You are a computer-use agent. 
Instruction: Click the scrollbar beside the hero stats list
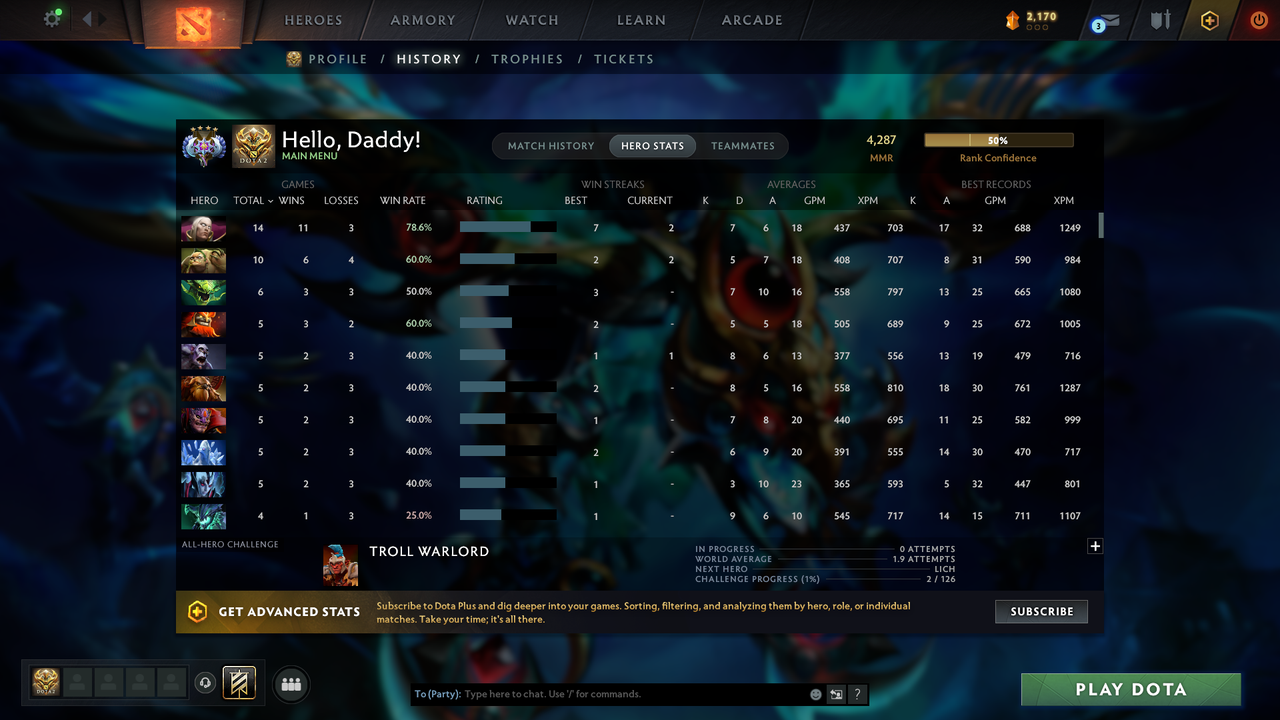(x=1102, y=226)
